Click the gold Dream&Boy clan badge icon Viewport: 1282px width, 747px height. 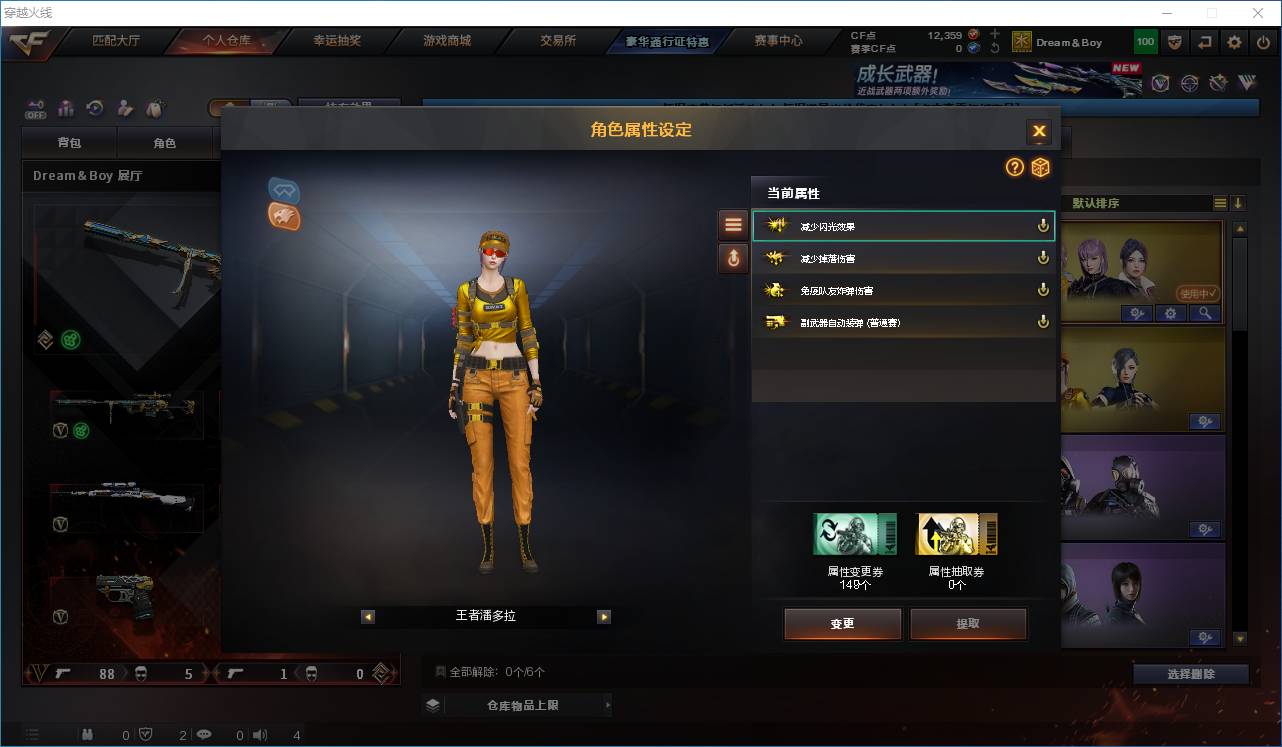1021,42
